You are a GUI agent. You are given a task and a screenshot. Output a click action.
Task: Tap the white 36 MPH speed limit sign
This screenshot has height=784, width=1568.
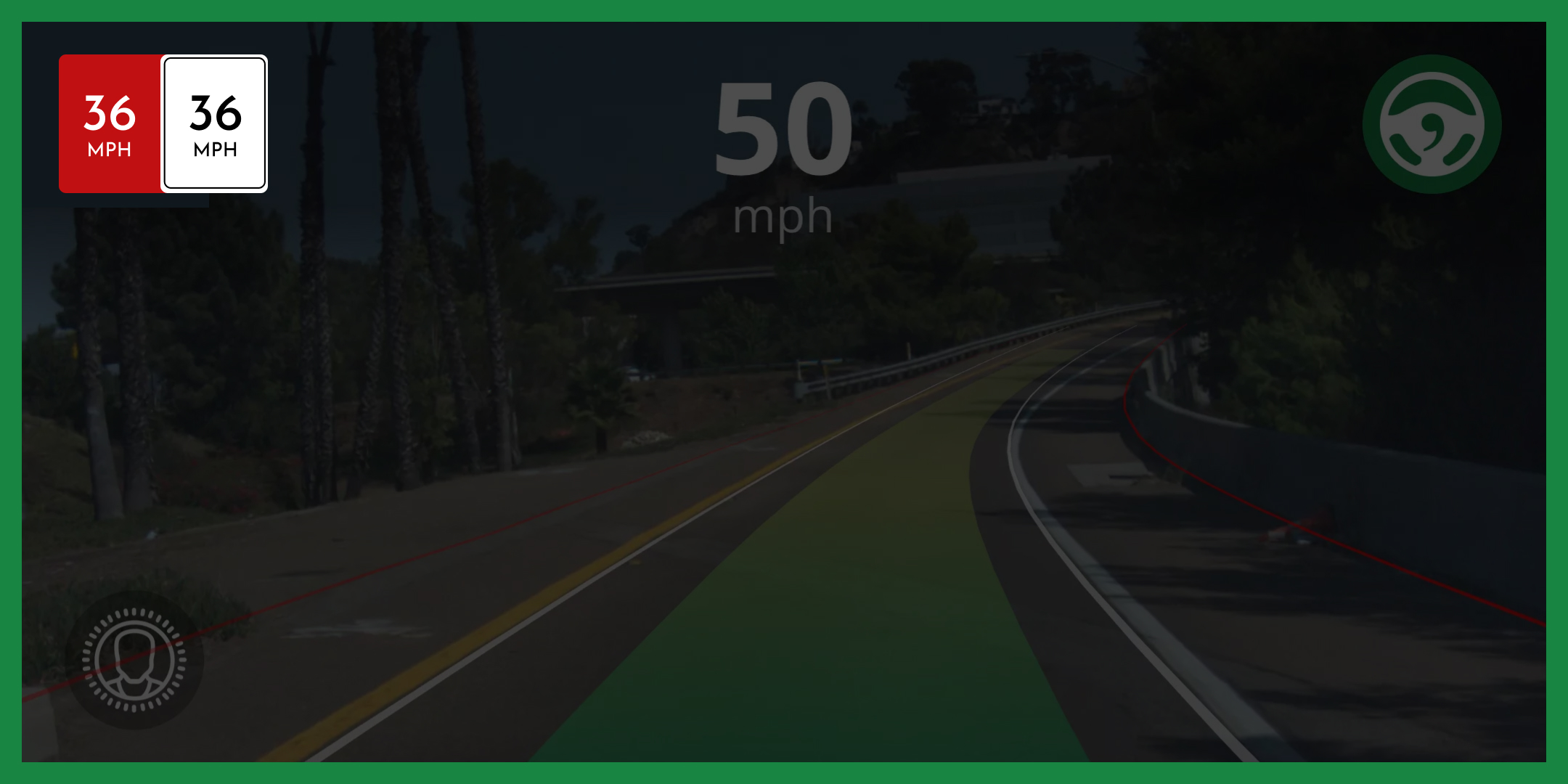[214, 125]
